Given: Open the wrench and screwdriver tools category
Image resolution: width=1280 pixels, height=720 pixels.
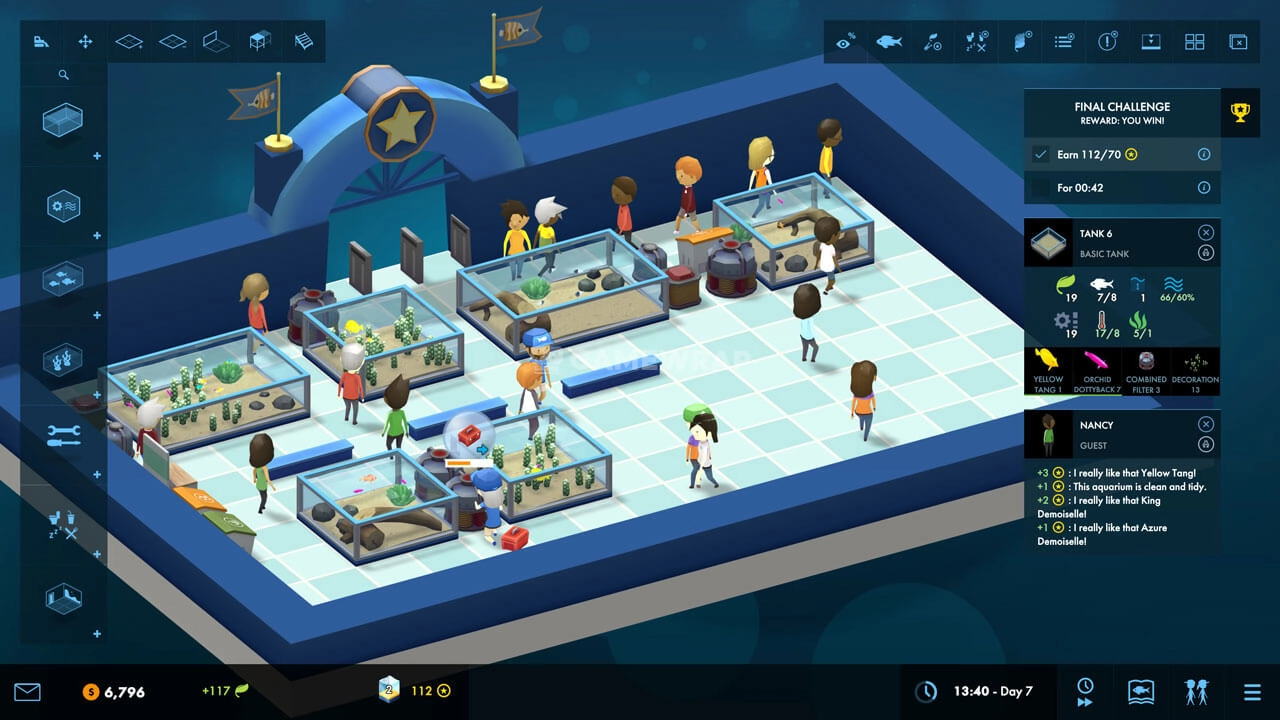Looking at the screenshot, I should 62,435.
